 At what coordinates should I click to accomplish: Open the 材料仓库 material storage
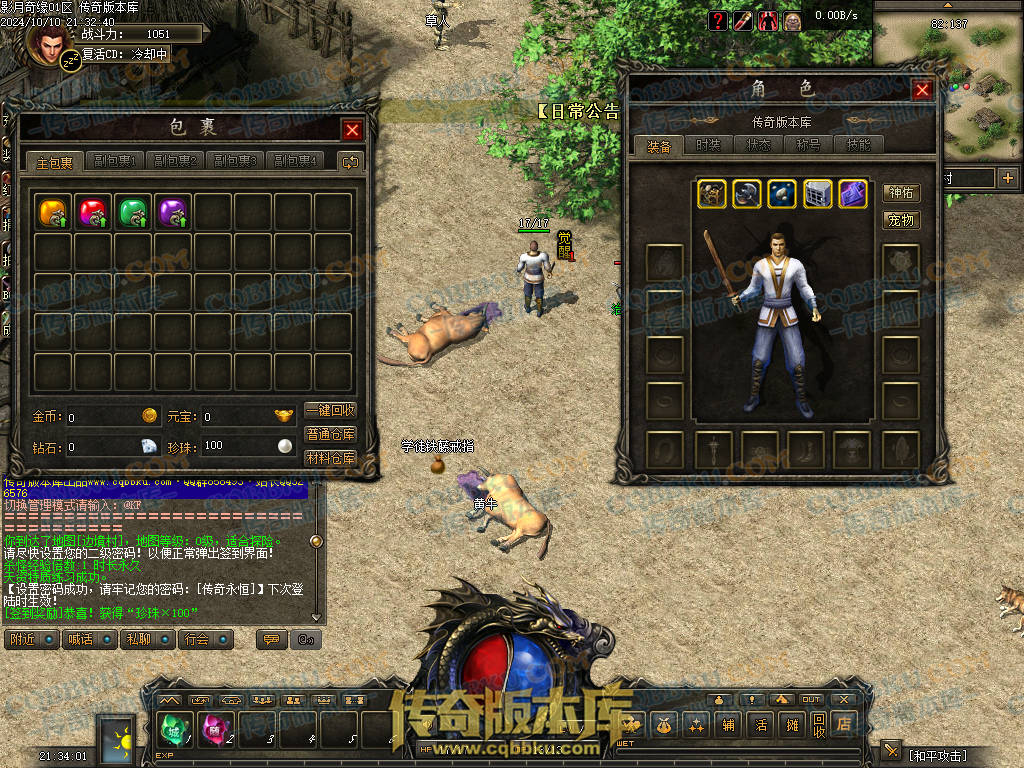point(330,459)
